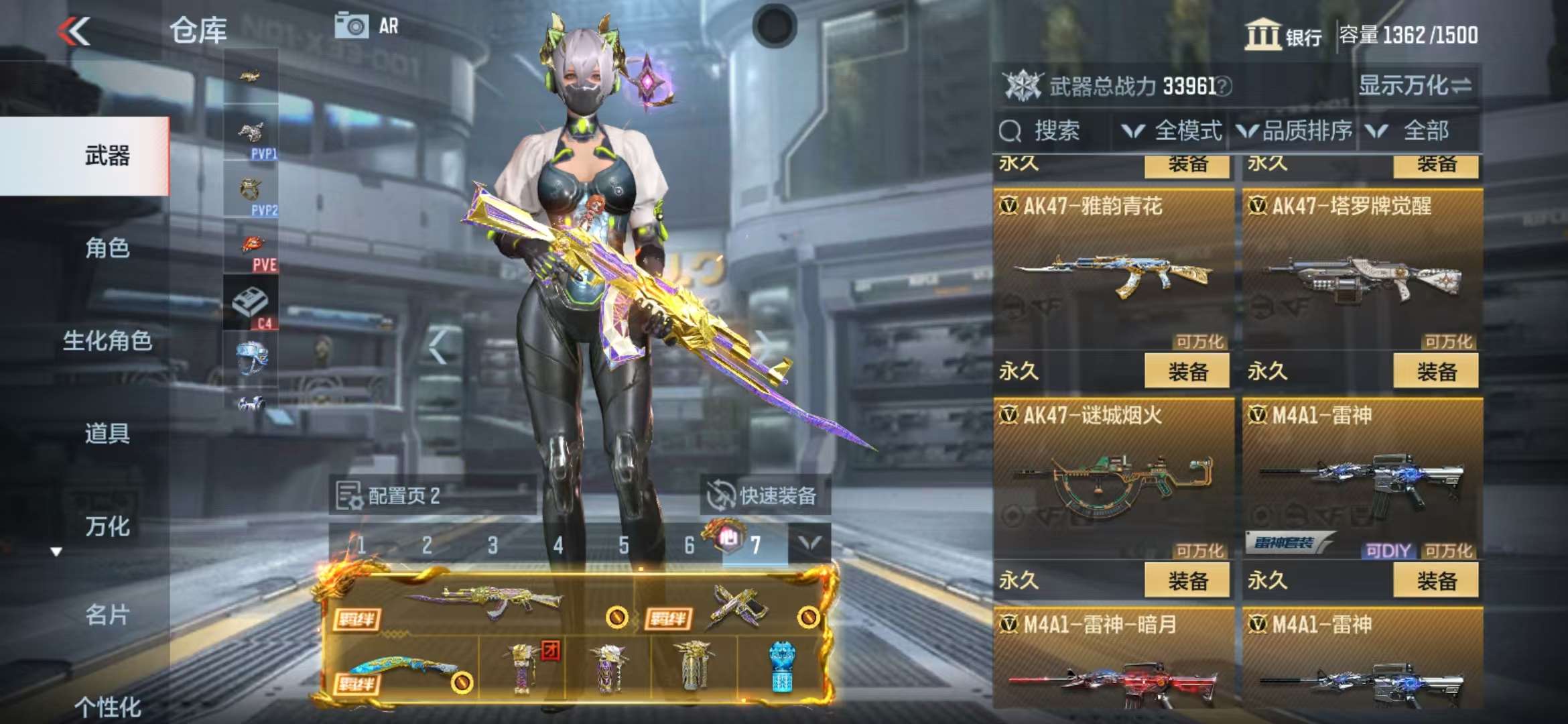Select the 角色 character tab

[x=107, y=248]
